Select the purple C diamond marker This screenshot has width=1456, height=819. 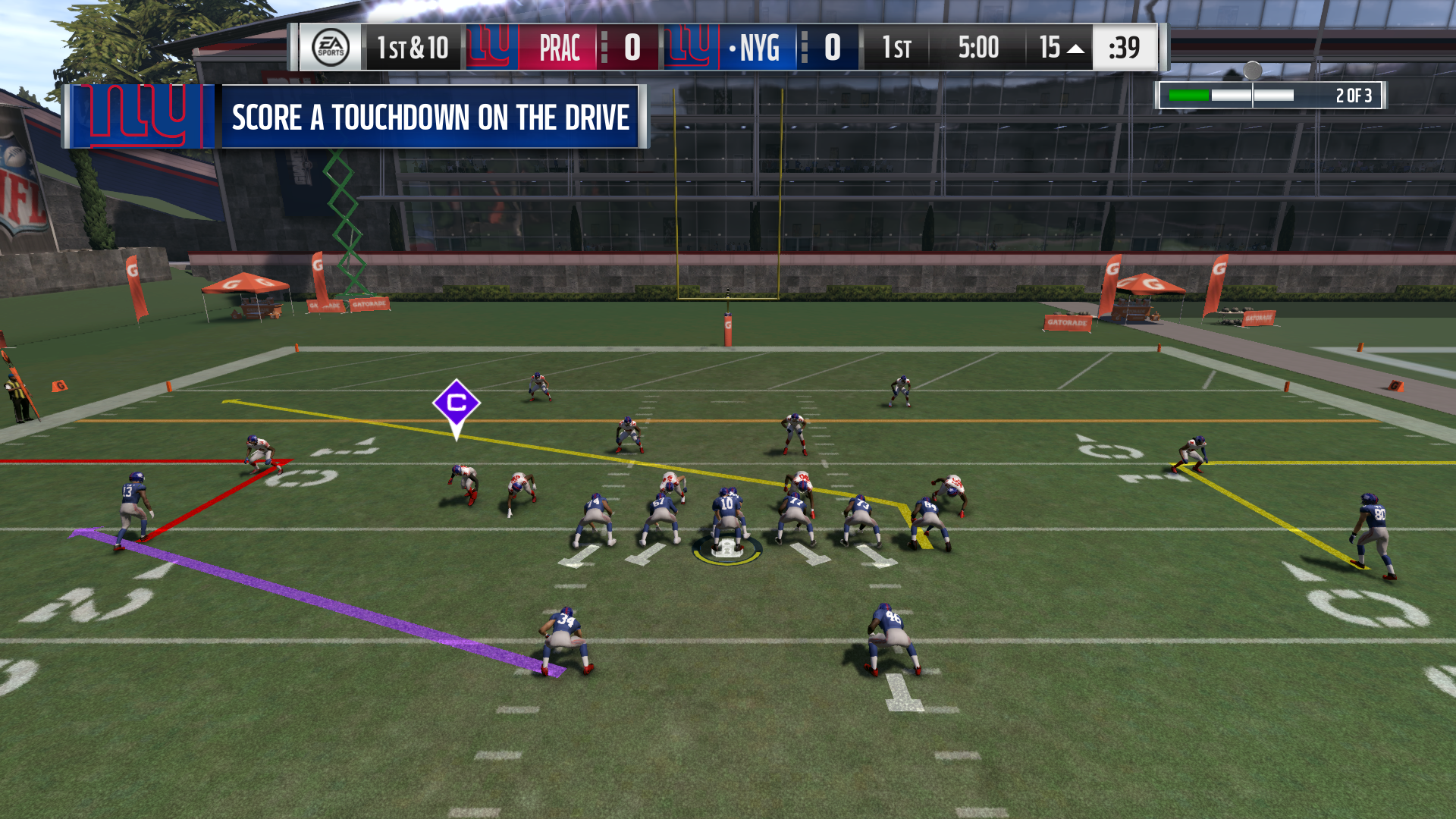pyautogui.click(x=456, y=404)
